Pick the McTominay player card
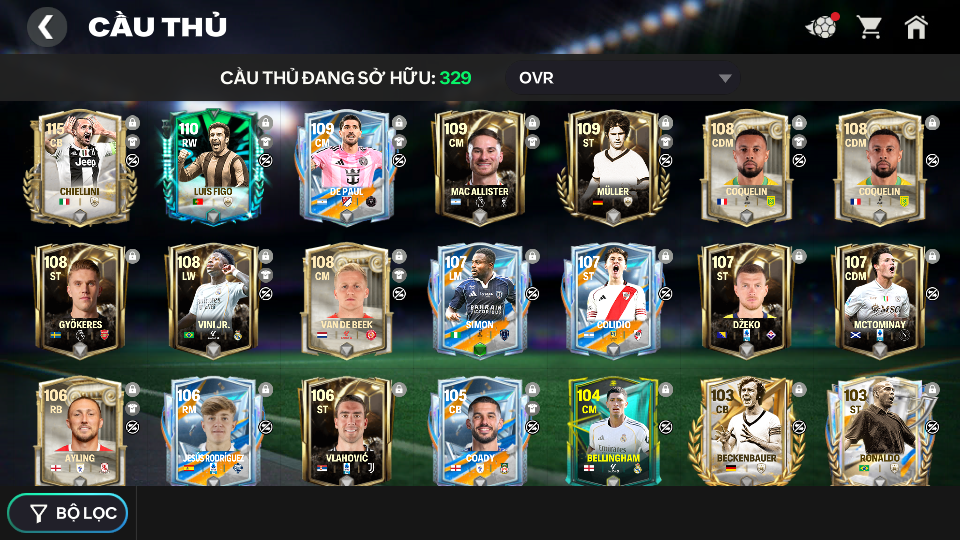The height and width of the screenshot is (540, 960). pos(879,300)
